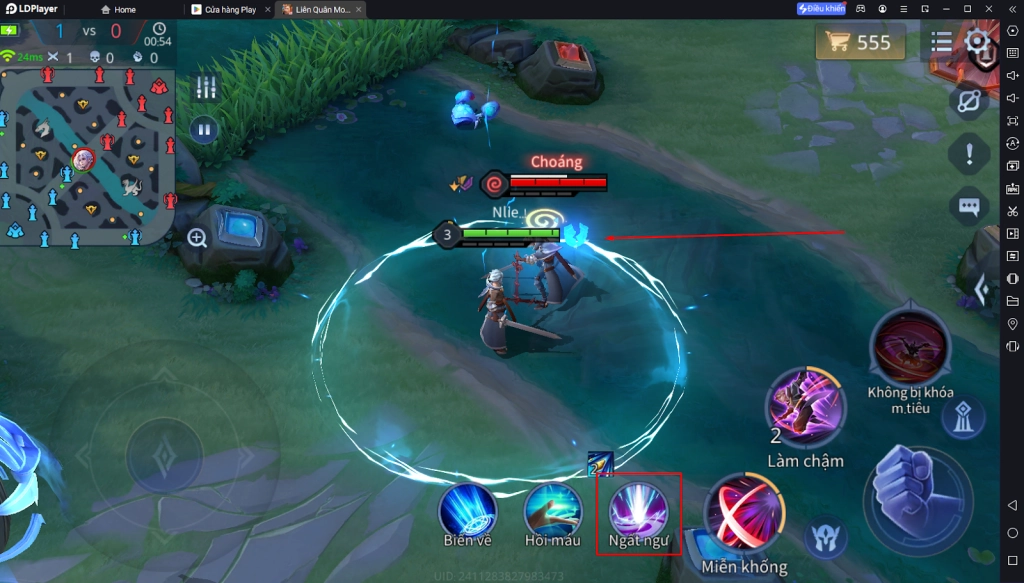Use the Không bị khóa m.tiêu ultimate
This screenshot has width=1024, height=583.
pos(910,346)
